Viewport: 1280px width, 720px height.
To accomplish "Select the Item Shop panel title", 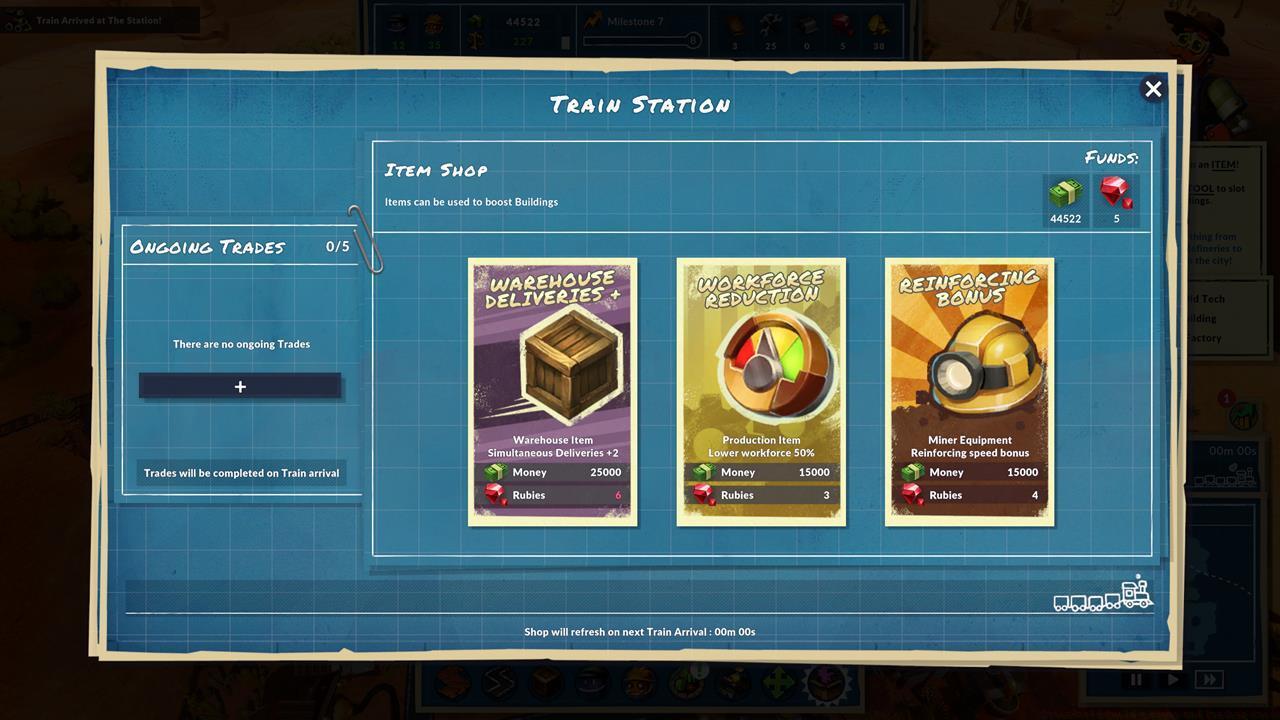I will point(436,170).
